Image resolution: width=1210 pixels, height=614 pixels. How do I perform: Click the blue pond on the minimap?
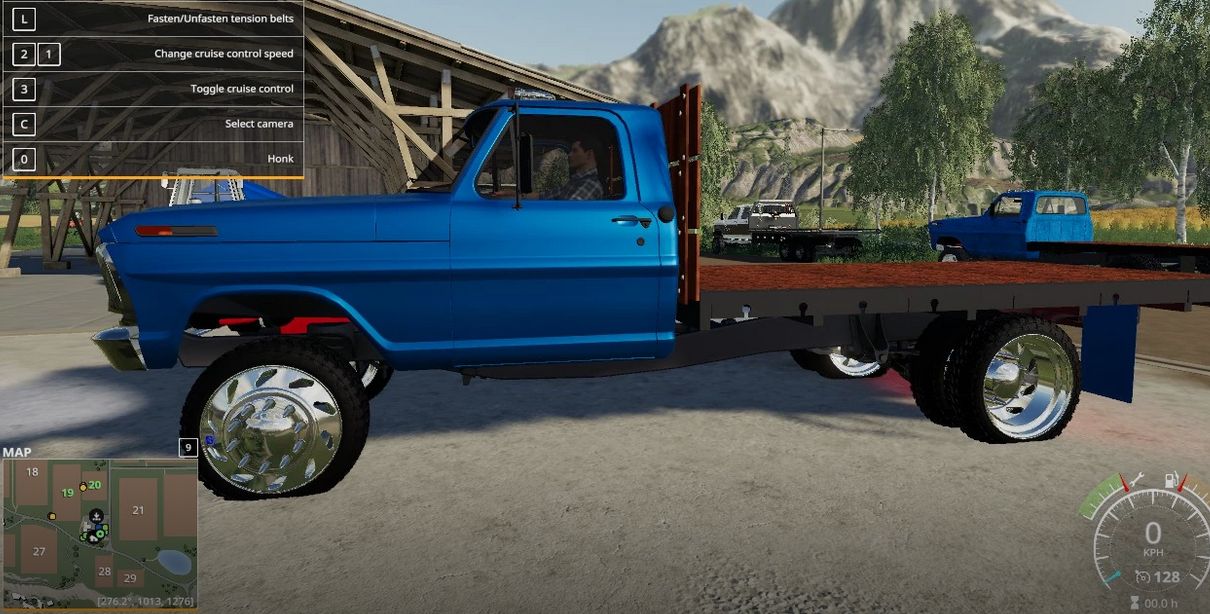175,562
